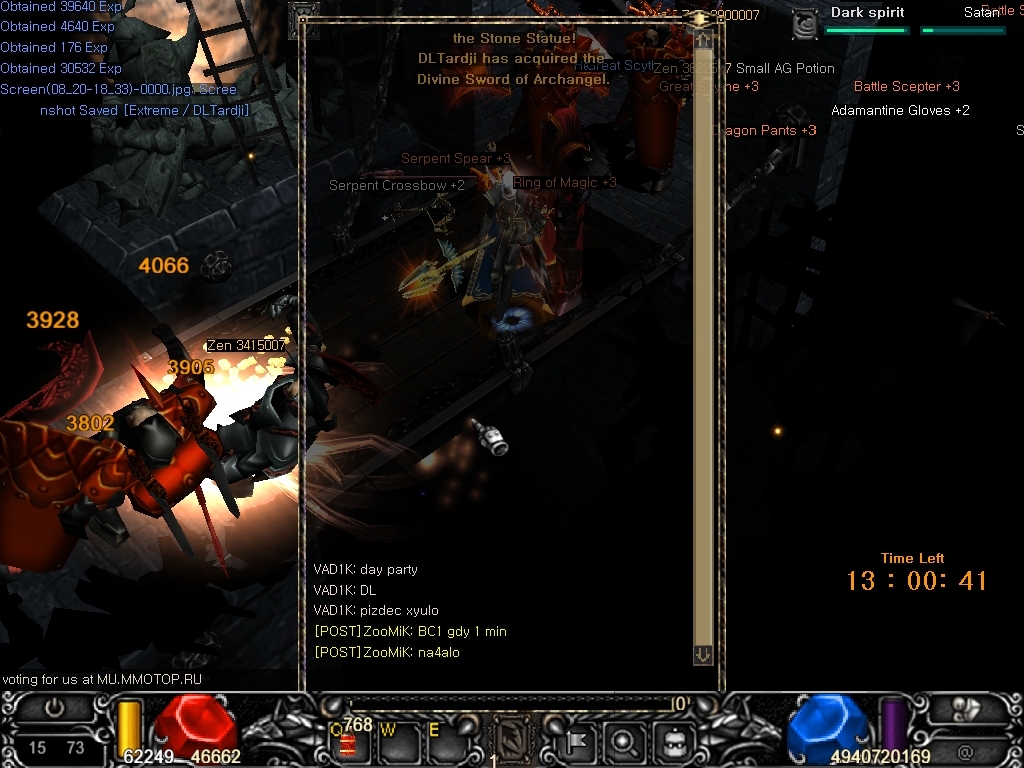The height and width of the screenshot is (768, 1024).
Task: Click the power button in the bottom-left panel
Action: point(54,708)
